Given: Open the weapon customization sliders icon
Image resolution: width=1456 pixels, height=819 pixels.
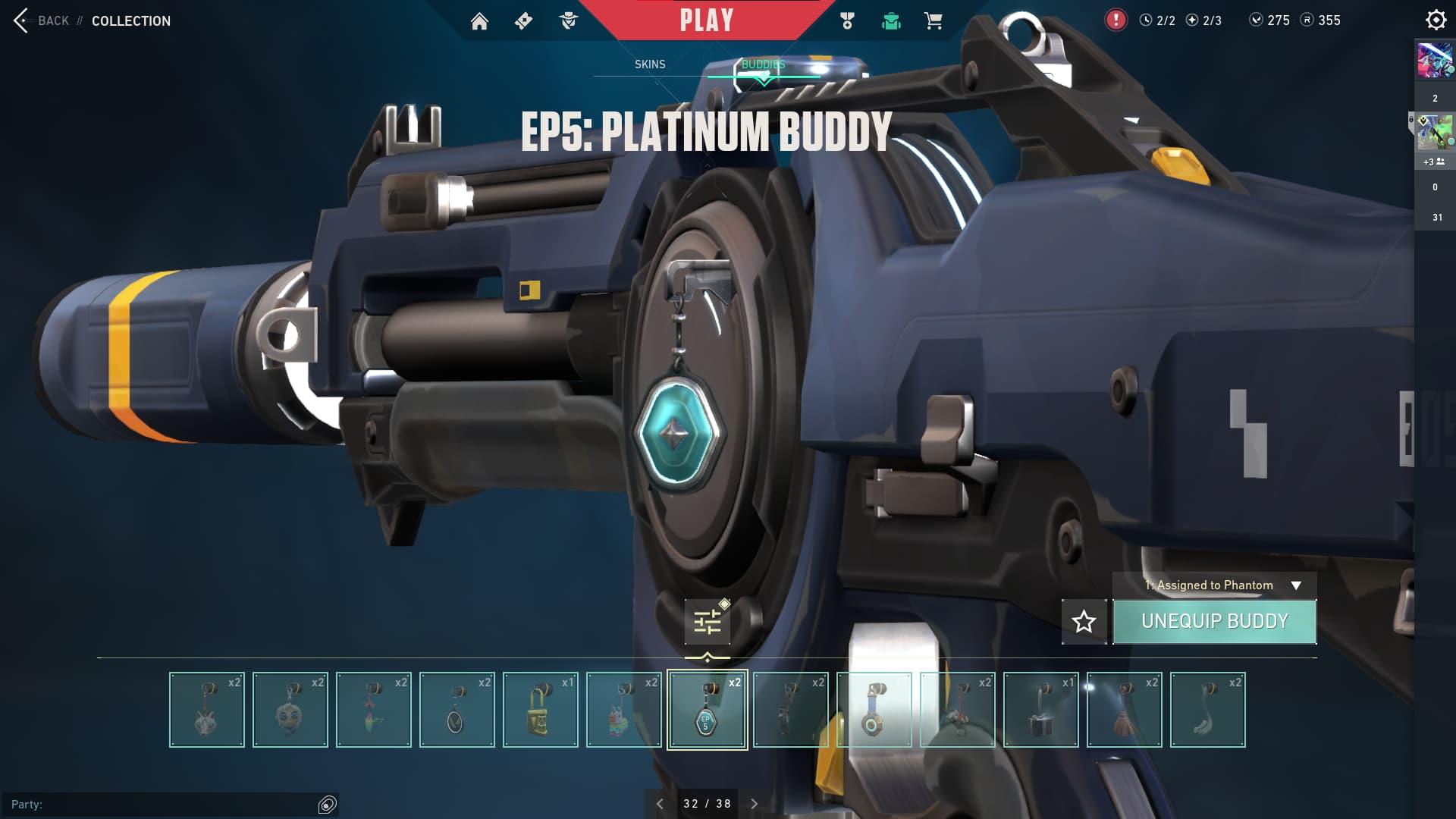Looking at the screenshot, I should coord(708,620).
